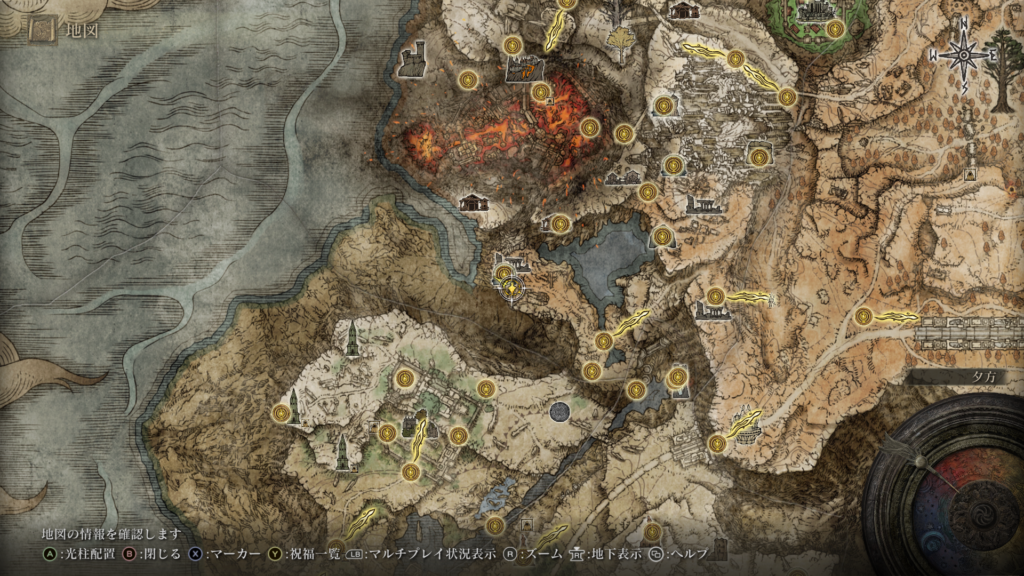This screenshot has height=576, width=1024.
Task: Choose the grace beside the long stone bridge
Action: tap(863, 316)
